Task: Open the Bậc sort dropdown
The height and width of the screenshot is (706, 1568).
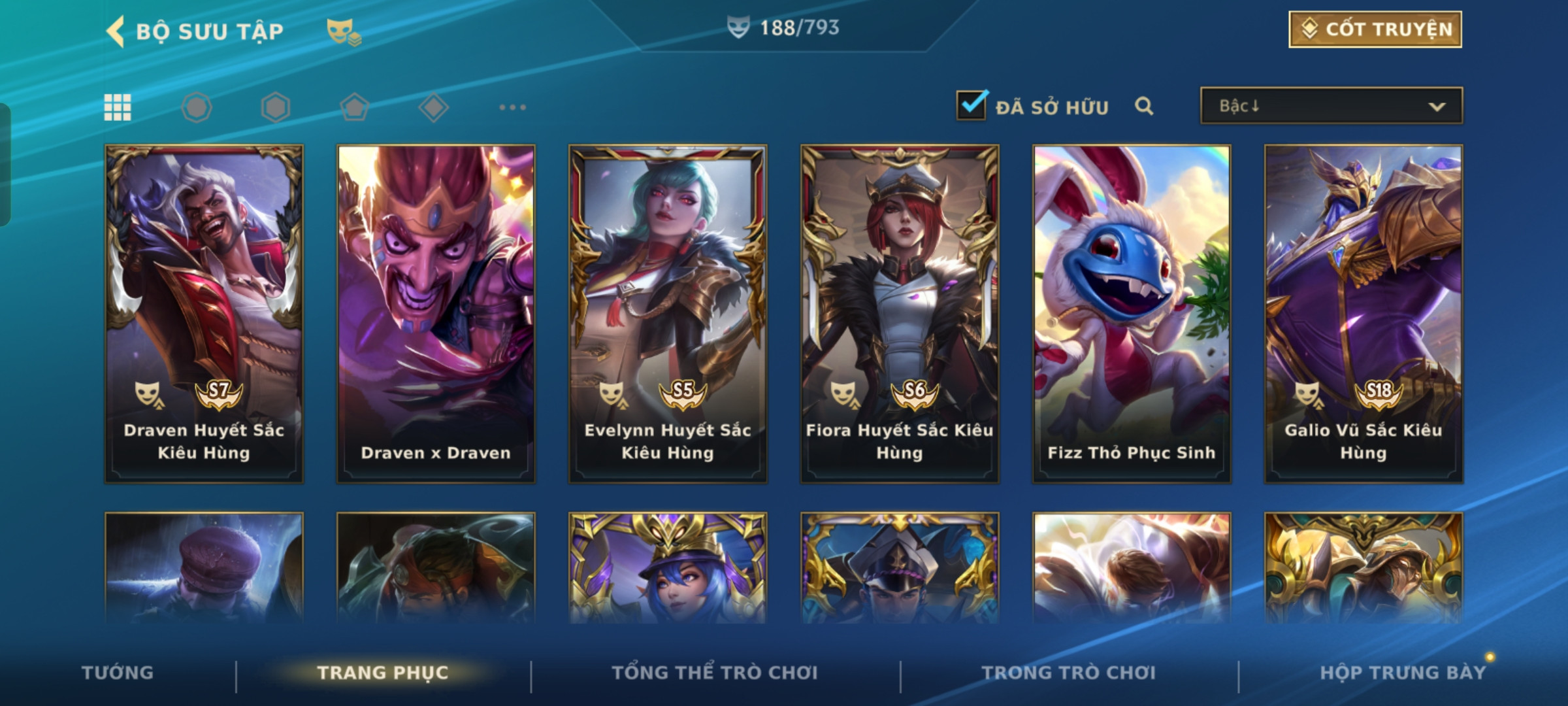Action: click(1331, 106)
